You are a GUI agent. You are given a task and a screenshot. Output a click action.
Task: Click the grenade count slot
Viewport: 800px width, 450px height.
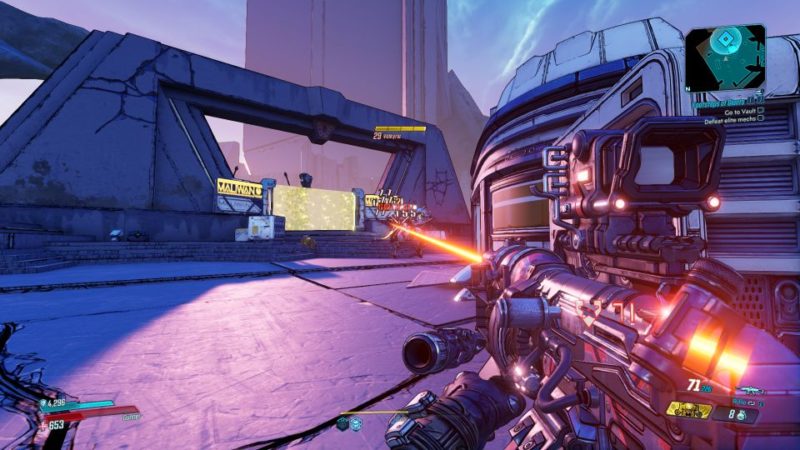[741, 413]
